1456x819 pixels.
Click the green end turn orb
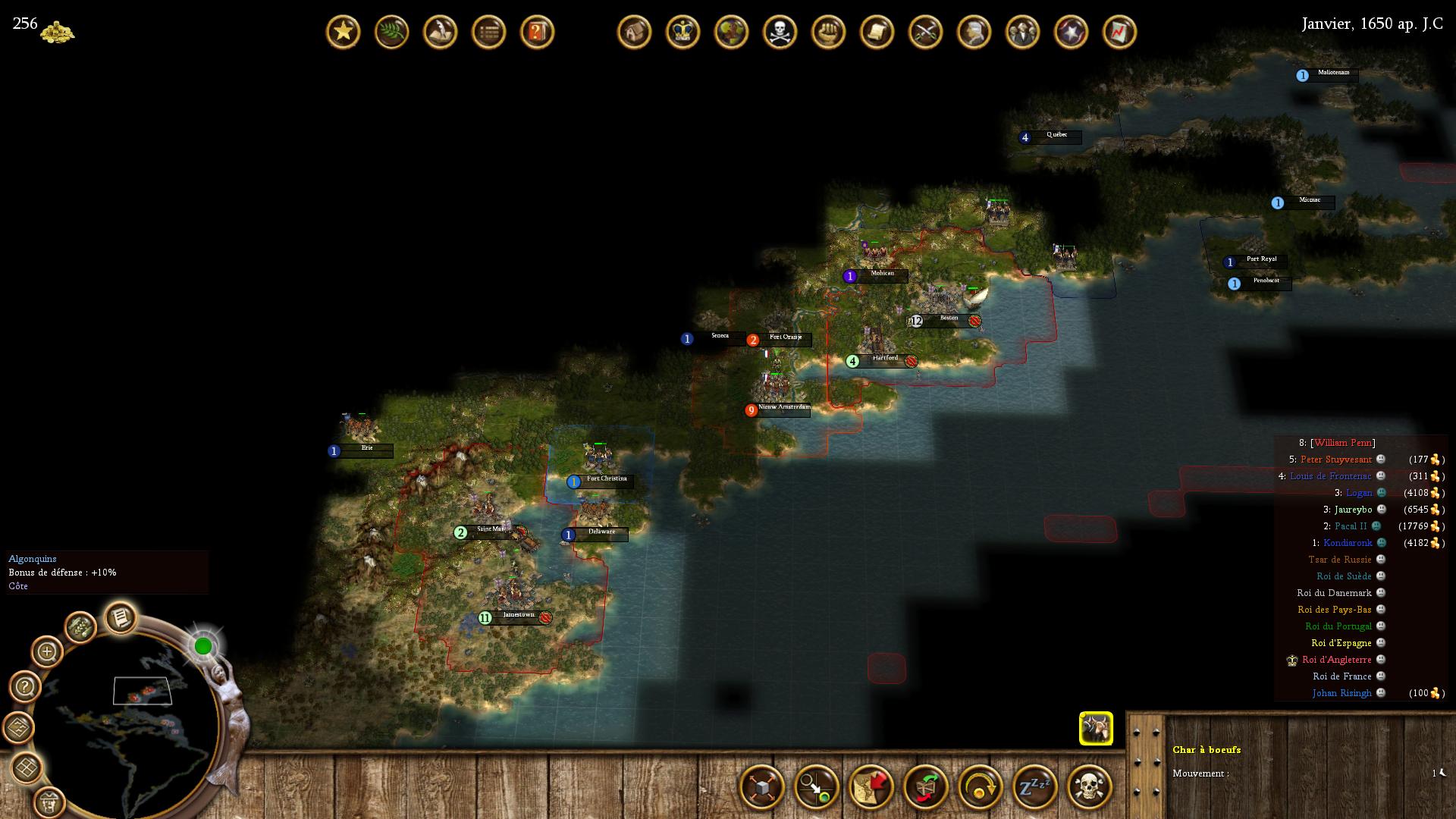tap(203, 646)
